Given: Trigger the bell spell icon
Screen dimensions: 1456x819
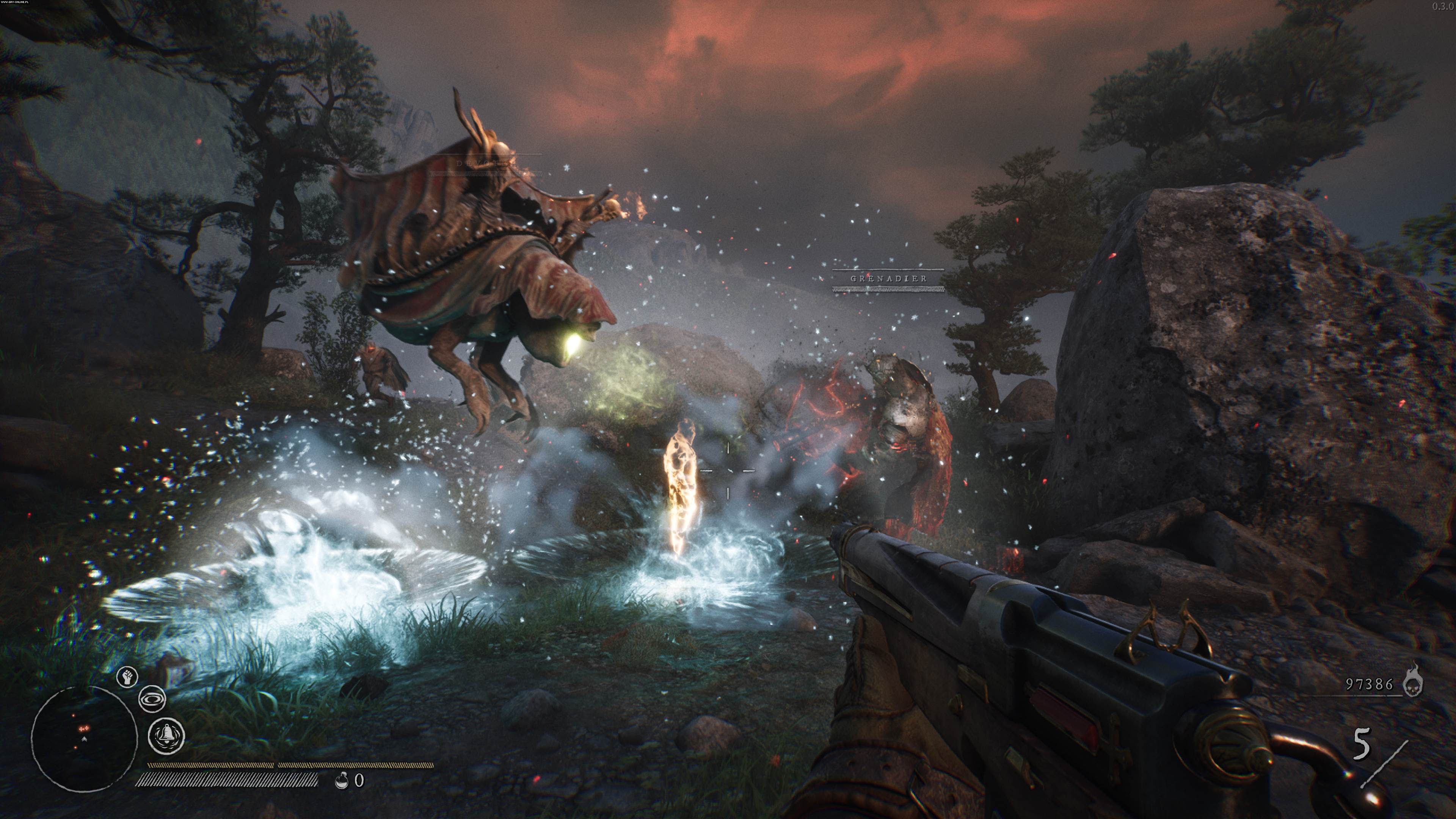Looking at the screenshot, I should (166, 735).
